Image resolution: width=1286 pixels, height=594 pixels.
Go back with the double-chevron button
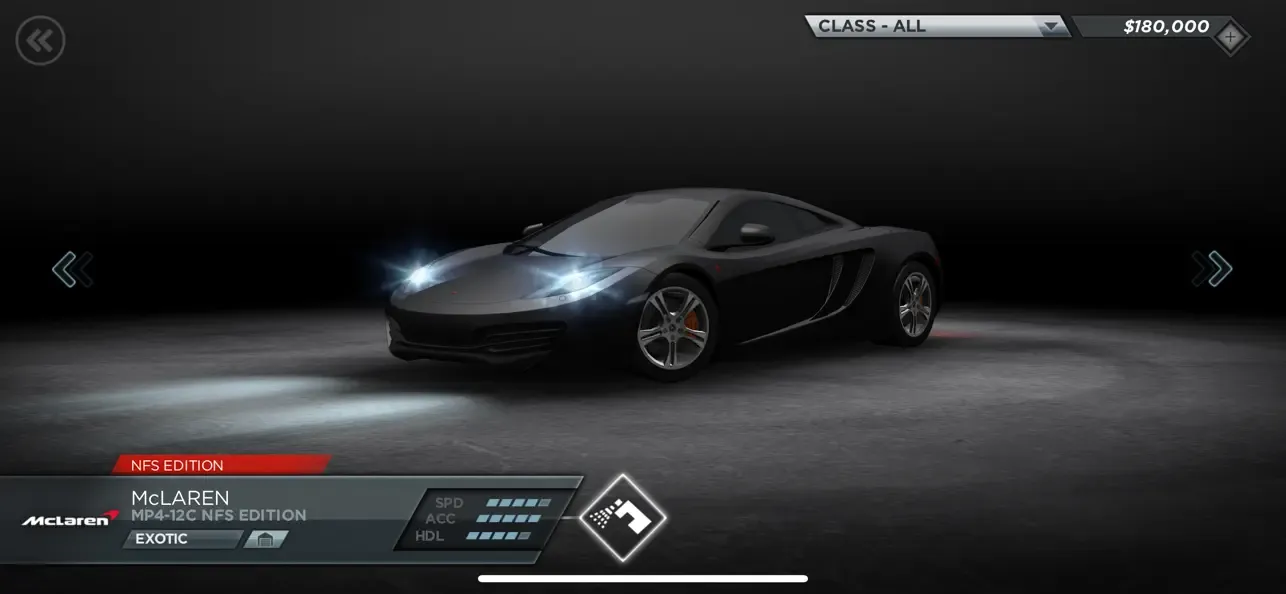(40, 41)
